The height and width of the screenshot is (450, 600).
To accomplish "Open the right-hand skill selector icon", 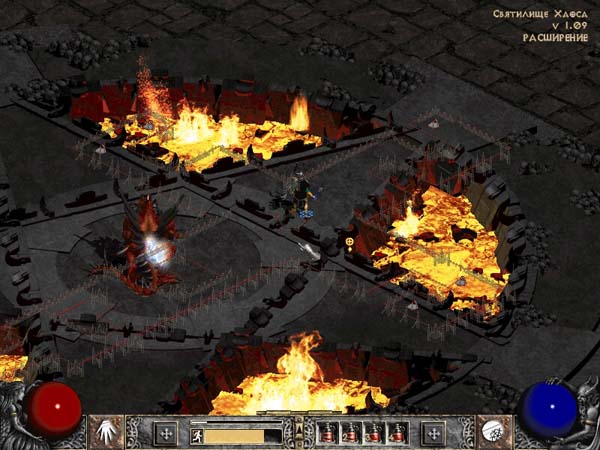I will [494, 432].
